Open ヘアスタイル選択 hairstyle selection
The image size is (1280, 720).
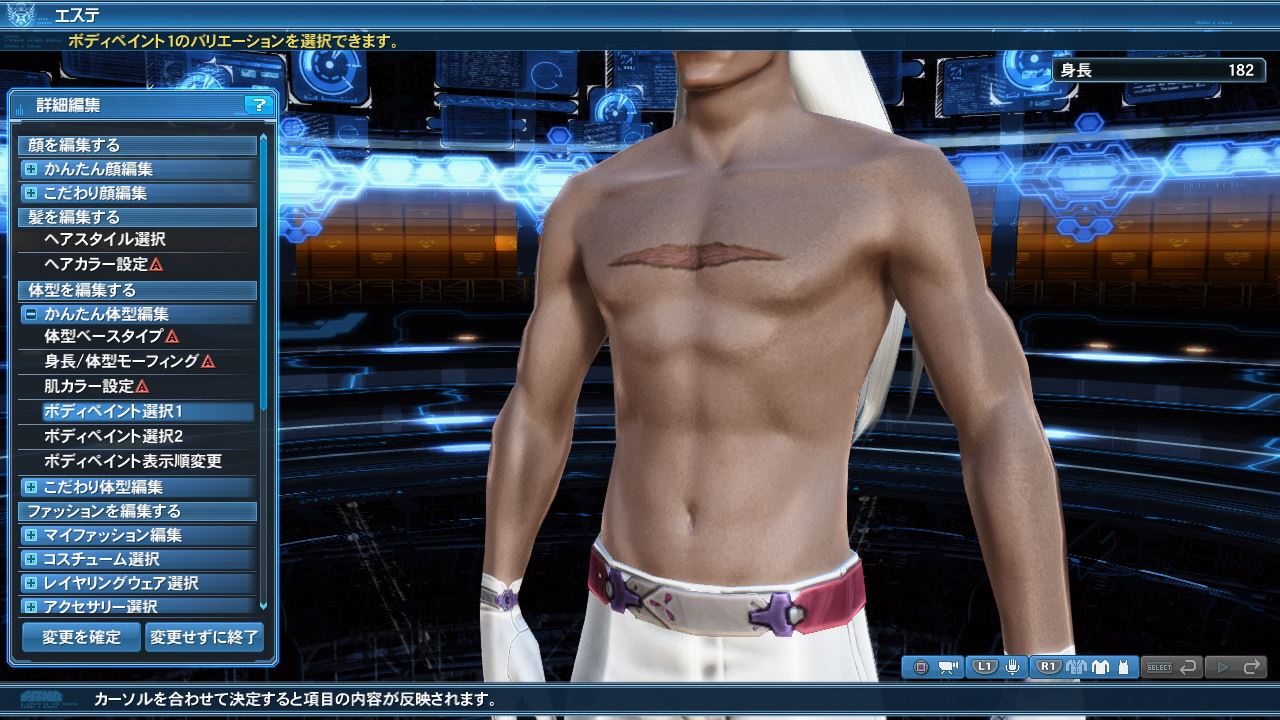[105, 240]
